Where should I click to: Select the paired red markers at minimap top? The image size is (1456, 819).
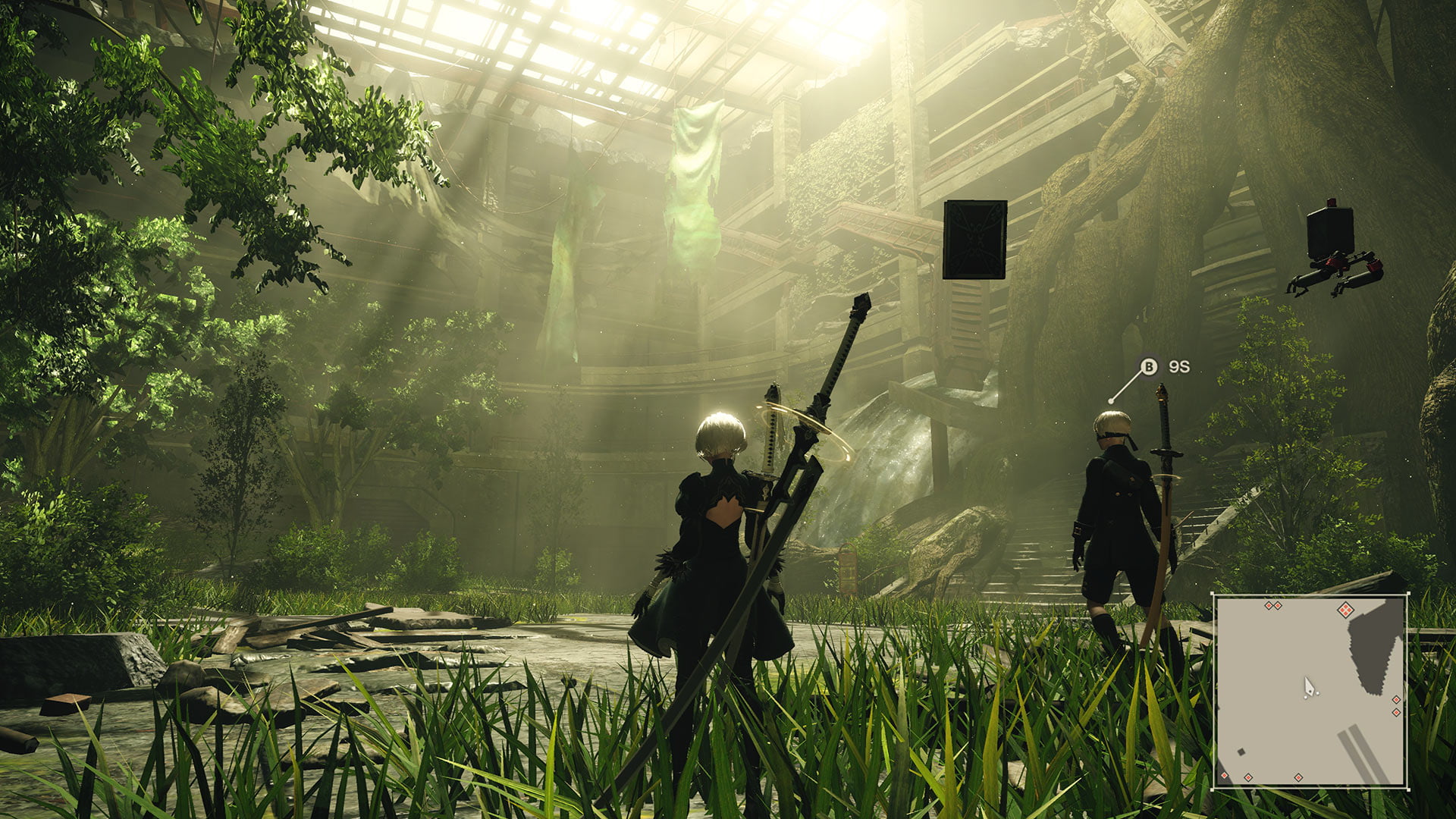point(1273,606)
